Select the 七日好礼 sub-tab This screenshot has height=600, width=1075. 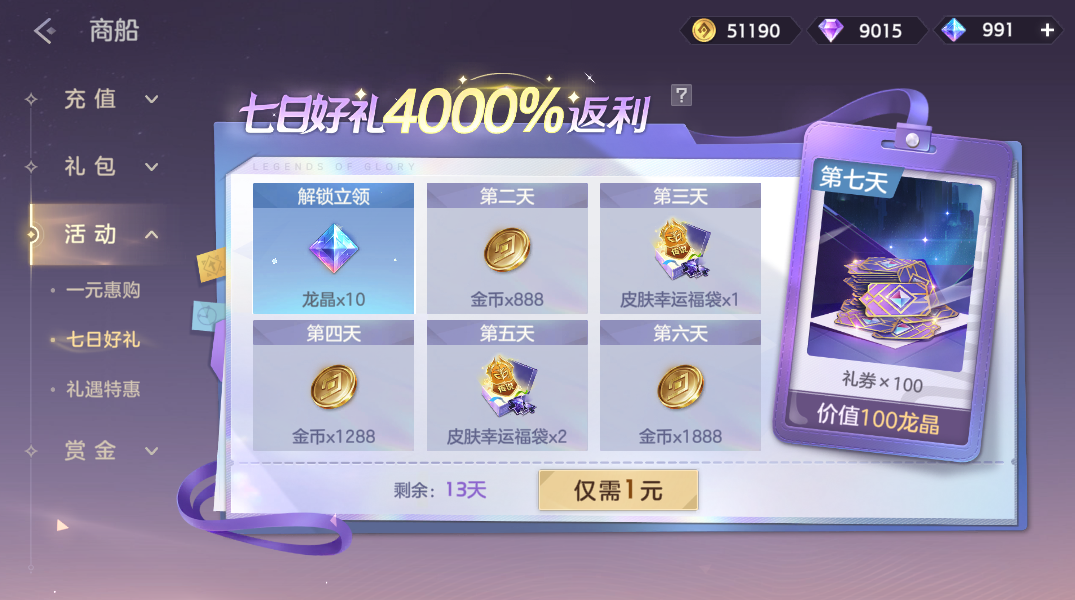[102, 340]
